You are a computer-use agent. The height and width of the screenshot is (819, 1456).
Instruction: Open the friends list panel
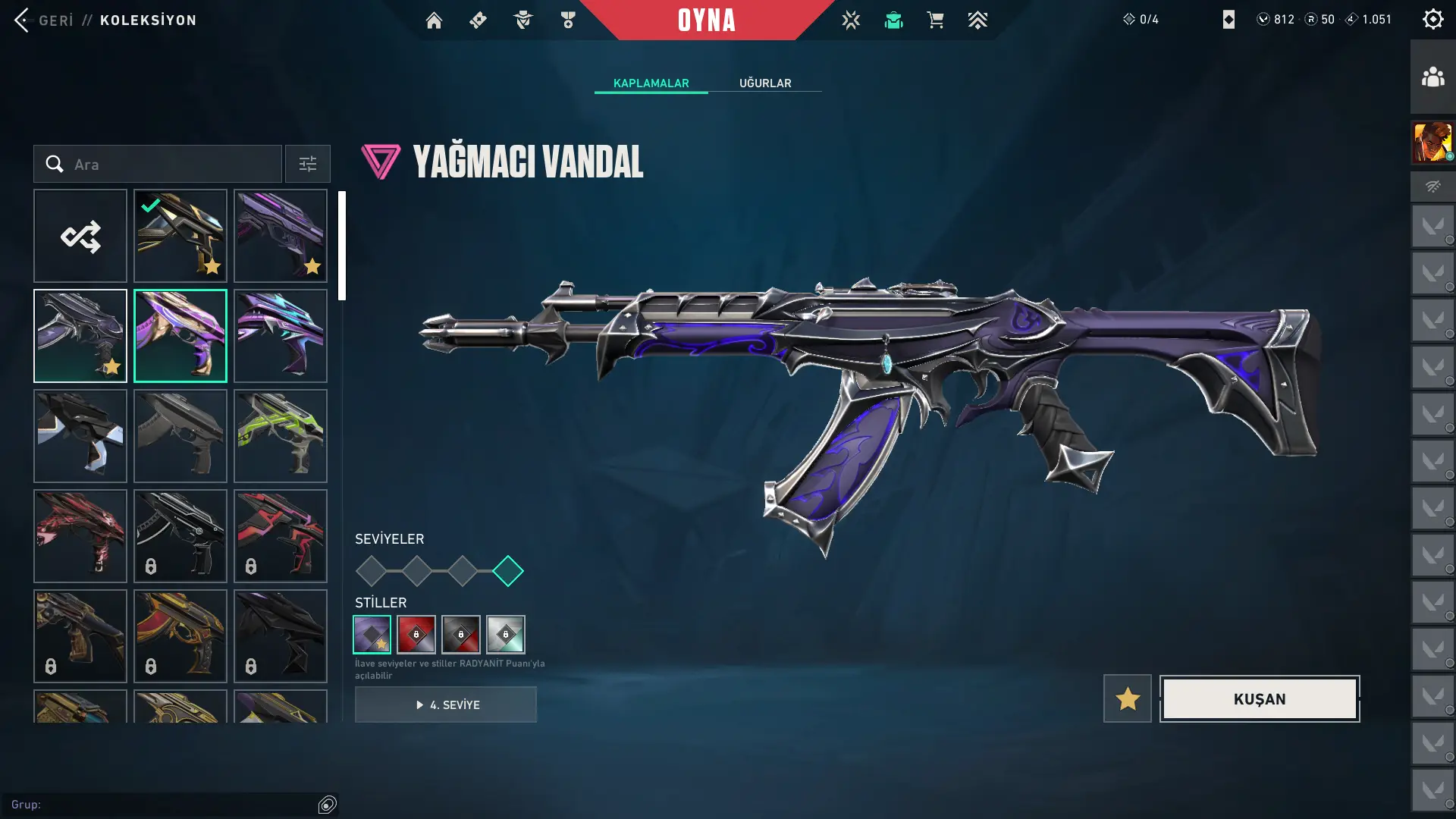(1432, 77)
